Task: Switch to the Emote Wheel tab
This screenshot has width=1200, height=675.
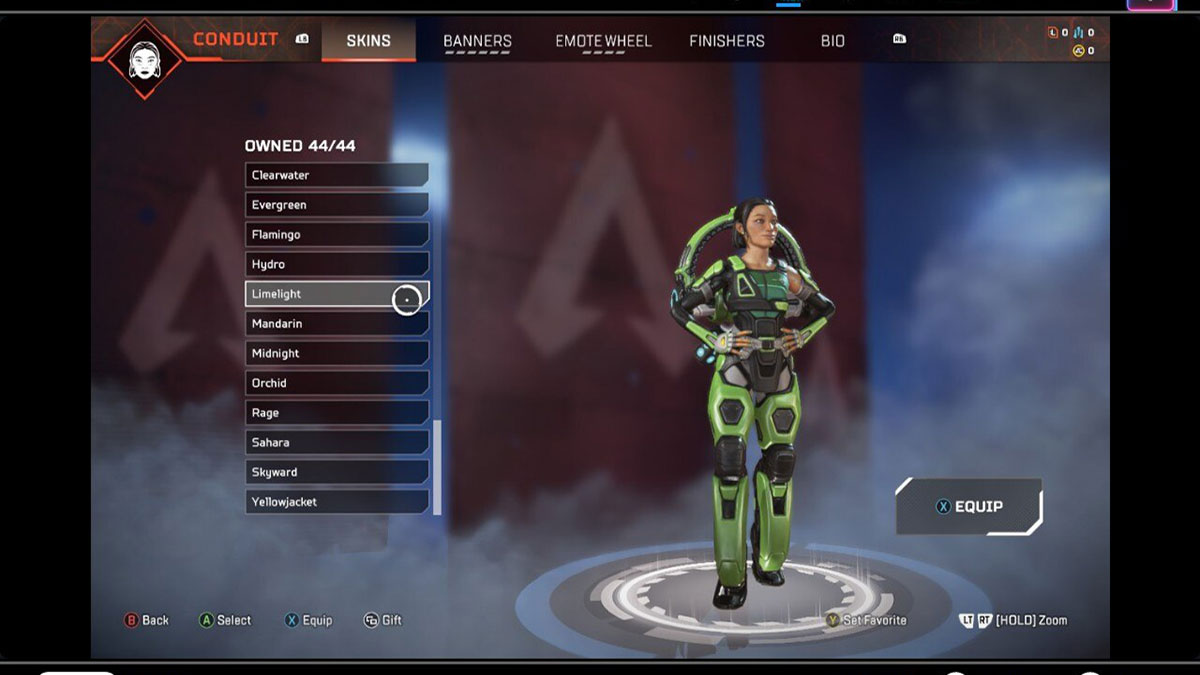Action: (603, 41)
